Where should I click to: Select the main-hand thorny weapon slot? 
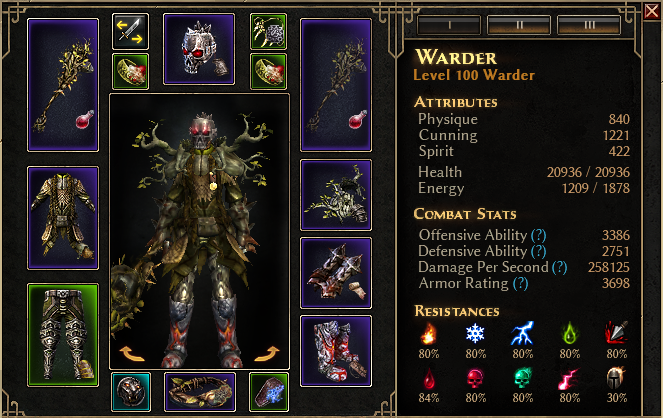63,85
